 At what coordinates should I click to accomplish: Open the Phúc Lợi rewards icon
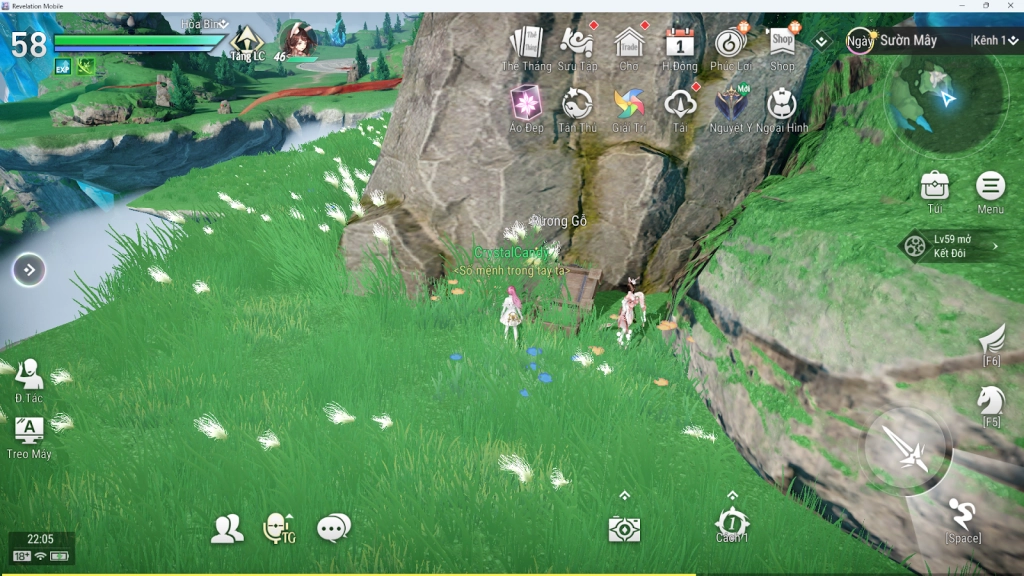(x=731, y=44)
